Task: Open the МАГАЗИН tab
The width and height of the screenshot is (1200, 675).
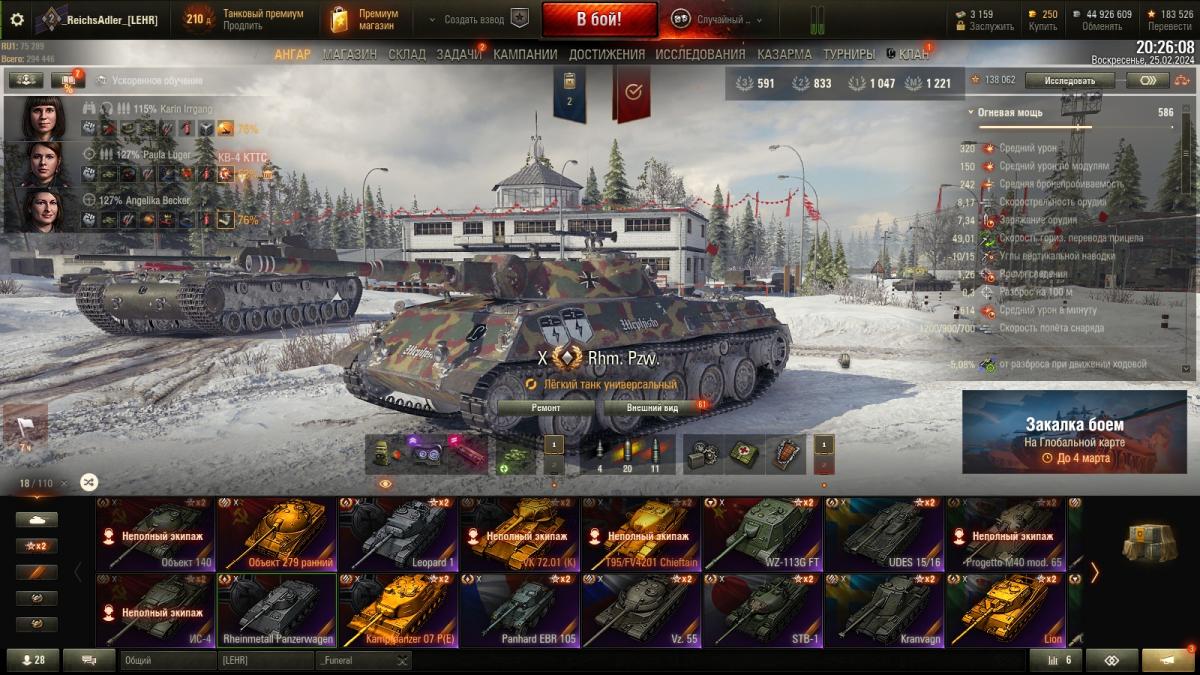Action: [350, 54]
